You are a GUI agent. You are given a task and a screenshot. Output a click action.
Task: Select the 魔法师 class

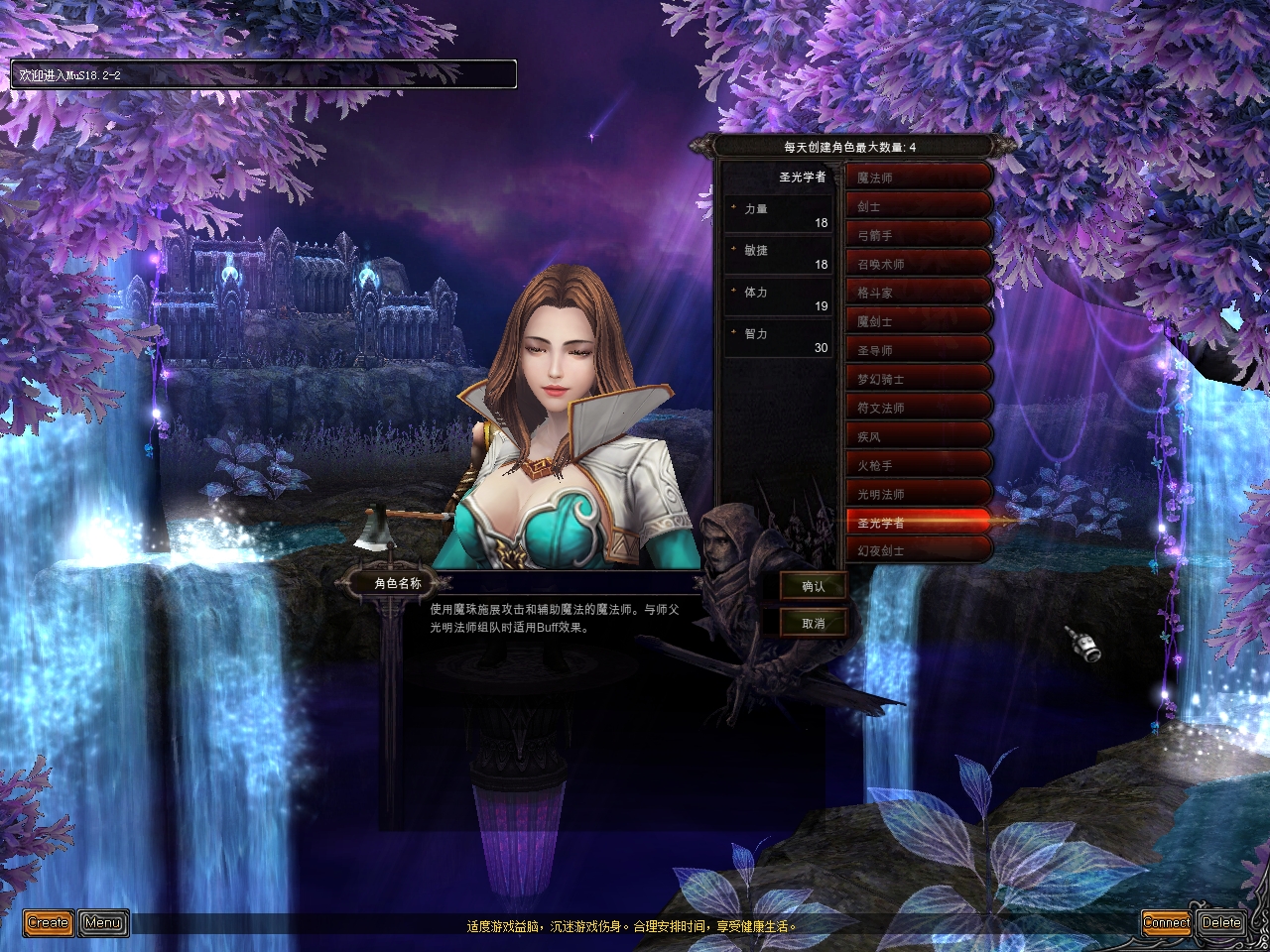(919, 178)
